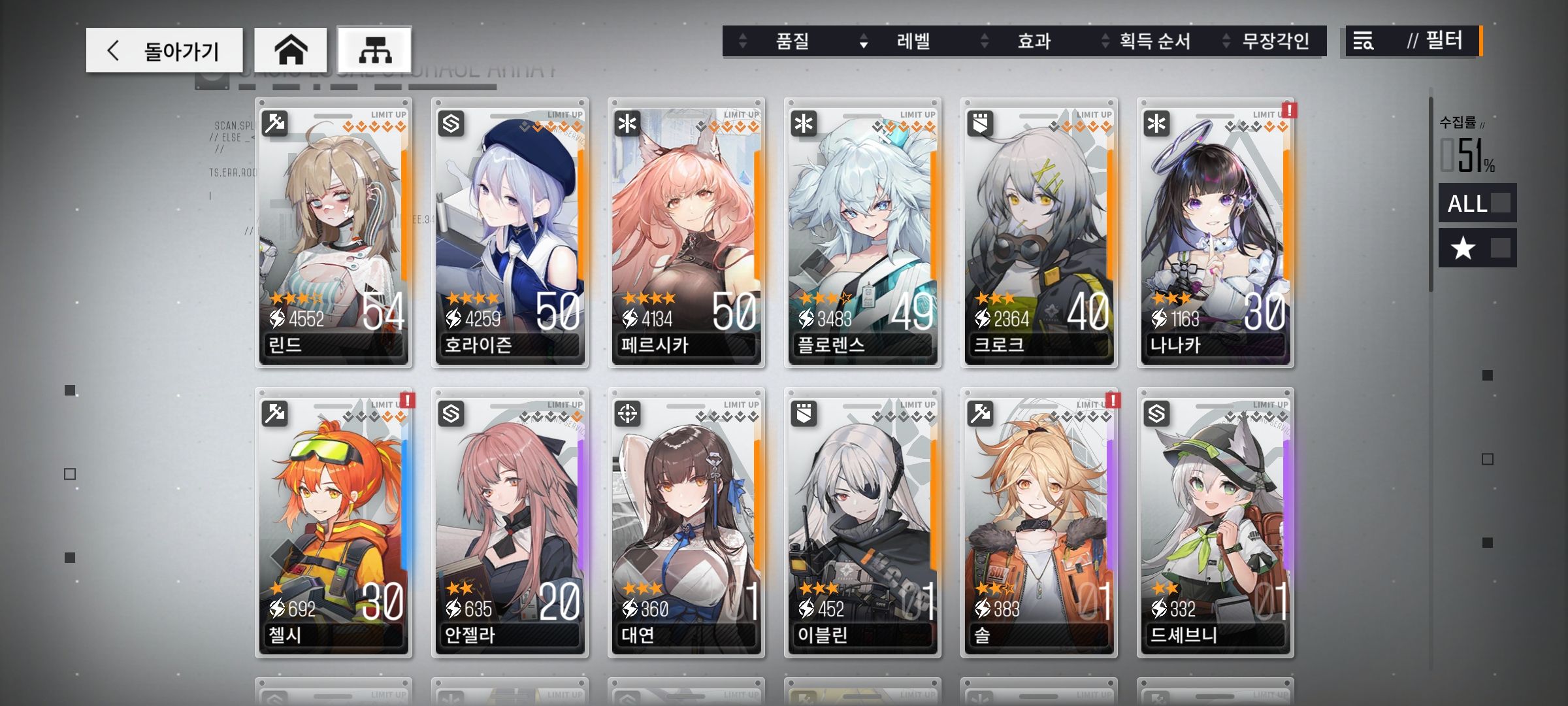1568x706 pixels.
Task: Open the 드셰브니 character card
Action: tap(1216, 523)
